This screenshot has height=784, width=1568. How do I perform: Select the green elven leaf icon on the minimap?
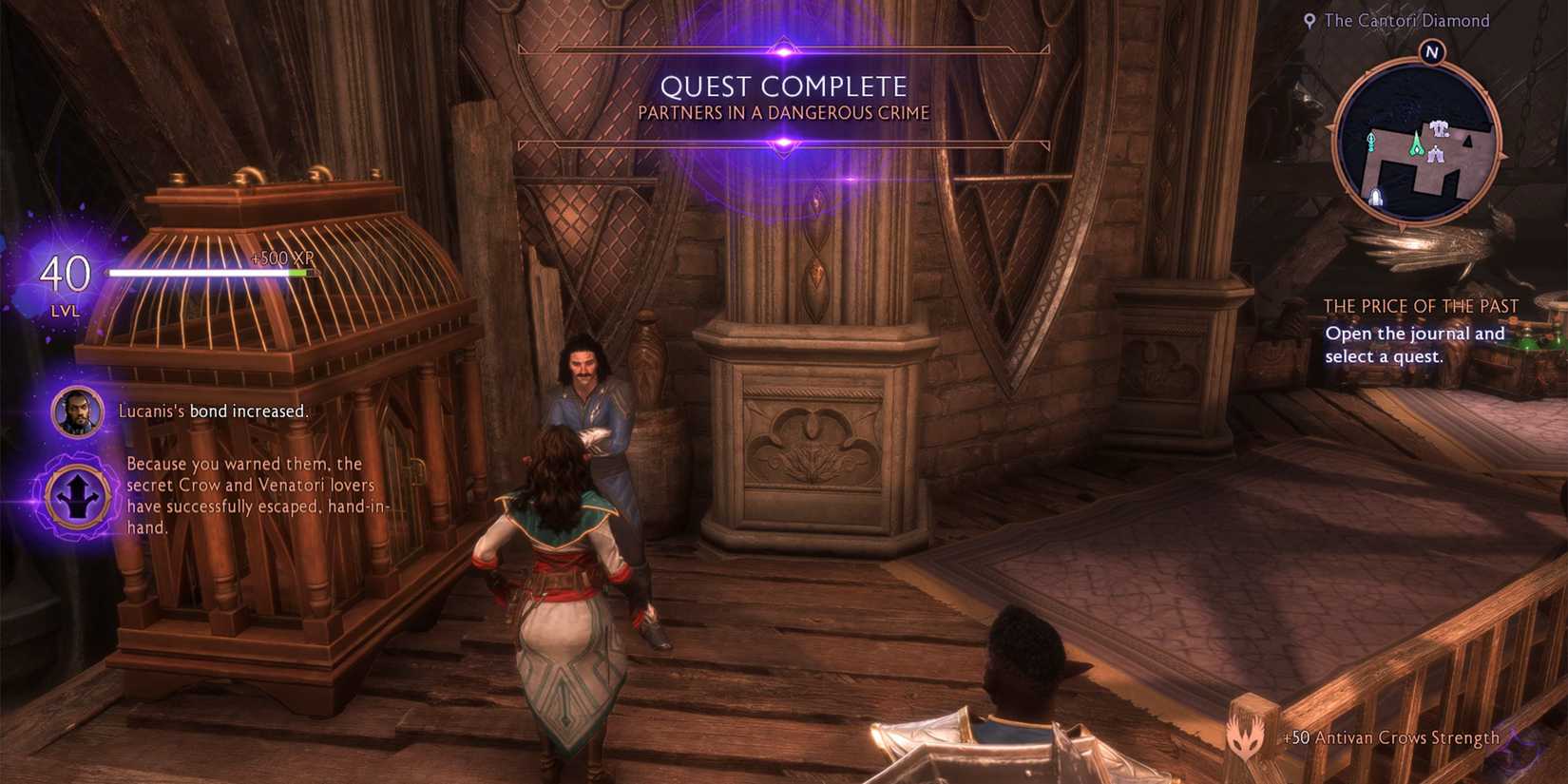coord(1371,142)
